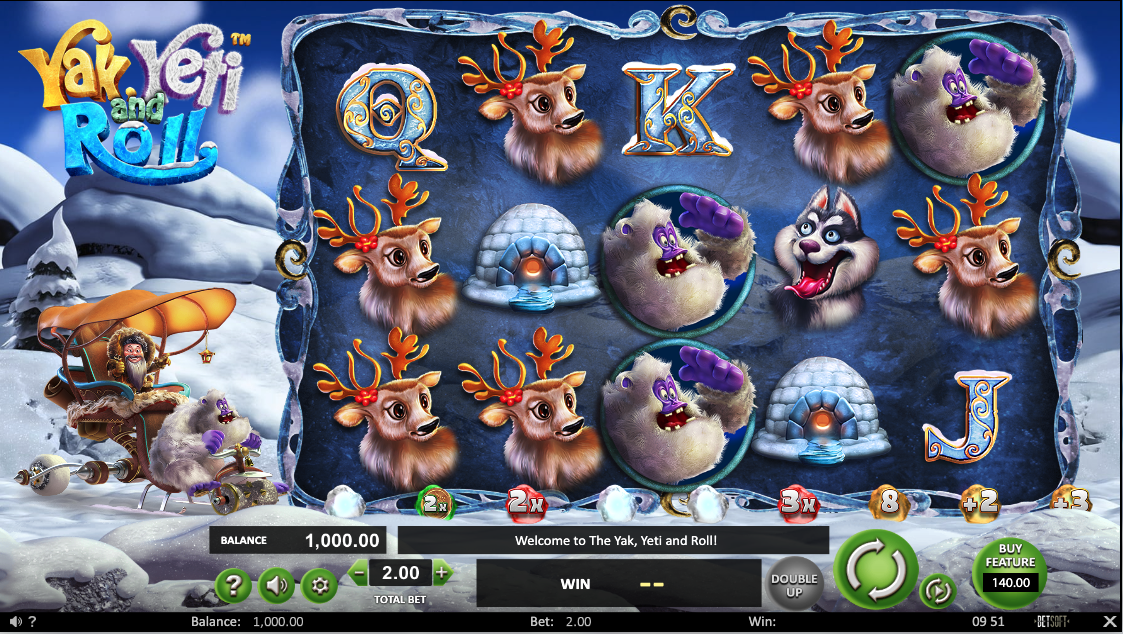The image size is (1123, 634).
Task: Decrease total bet with the minus button
Action: [358, 573]
